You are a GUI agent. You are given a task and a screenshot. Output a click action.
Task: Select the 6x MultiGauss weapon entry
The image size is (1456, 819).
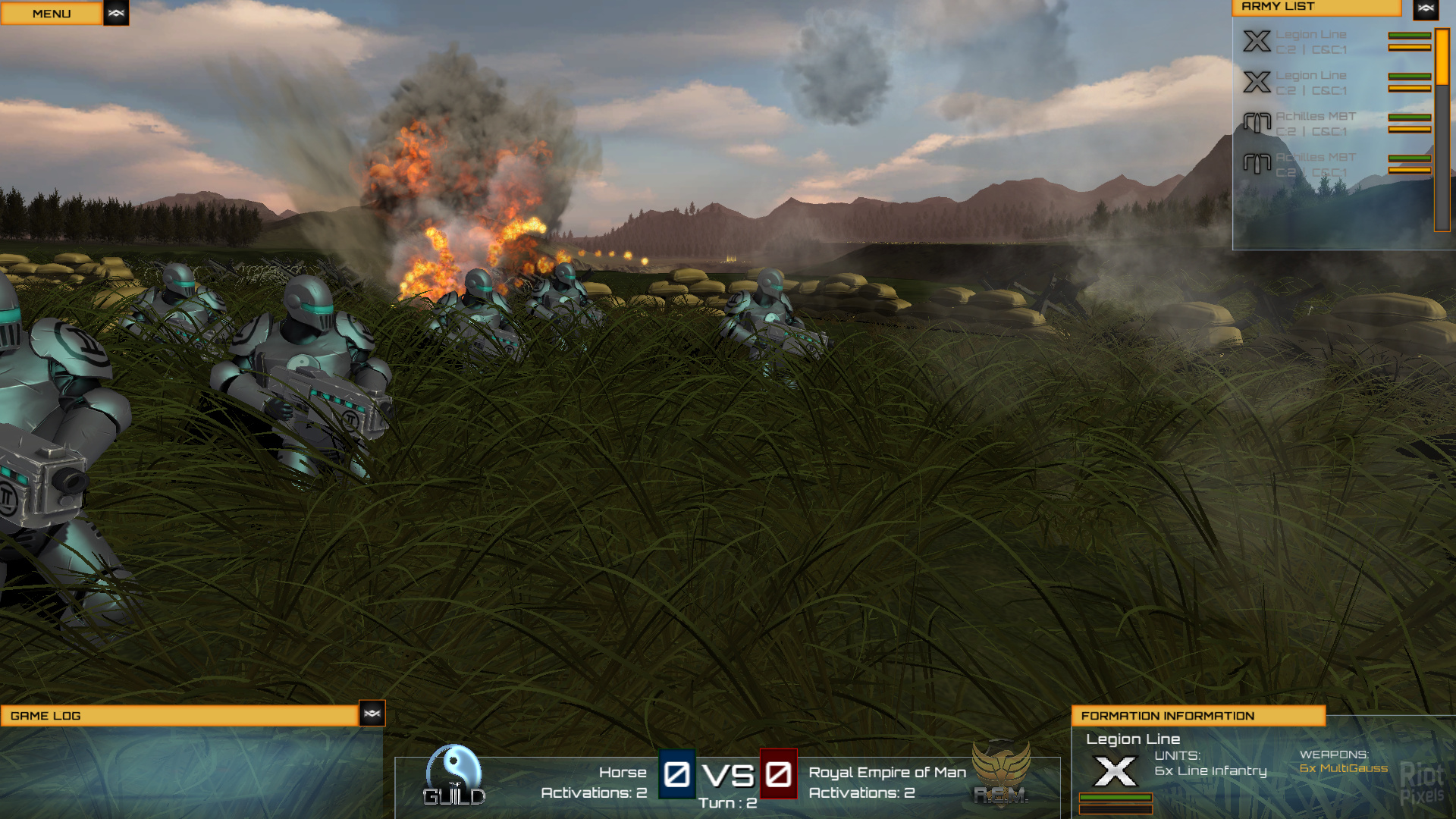tap(1343, 769)
